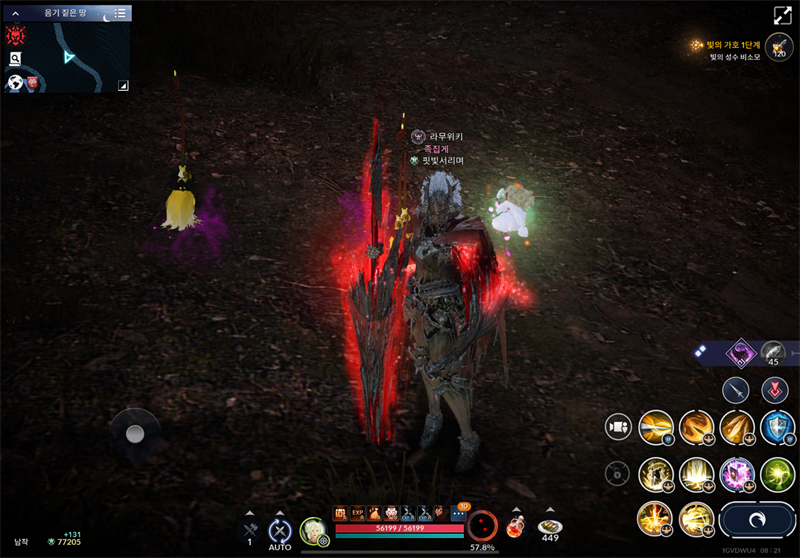Expand the buff list three-dots button

tap(458, 512)
